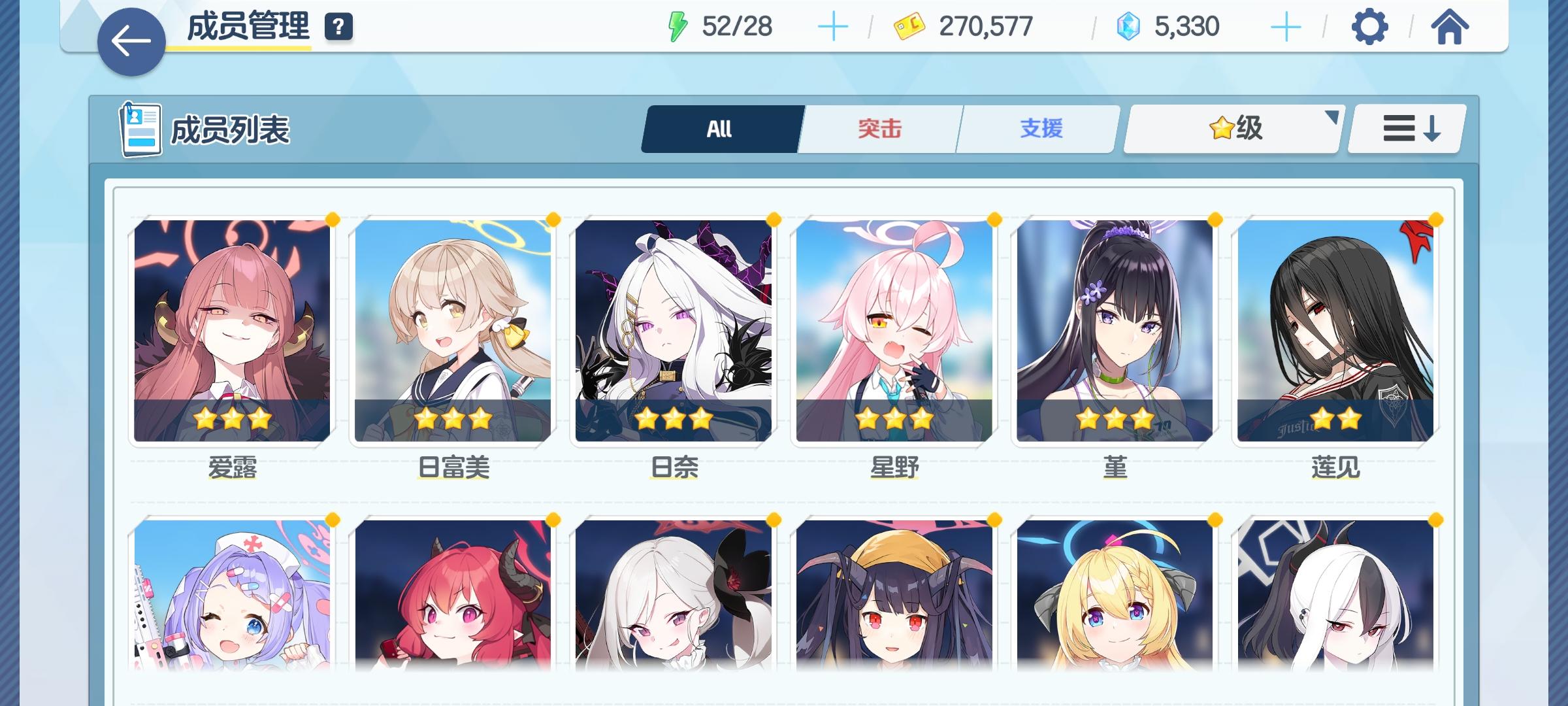This screenshot has width=1568, height=706.
Task: Click the plus button to recharge energy
Action: point(832,27)
